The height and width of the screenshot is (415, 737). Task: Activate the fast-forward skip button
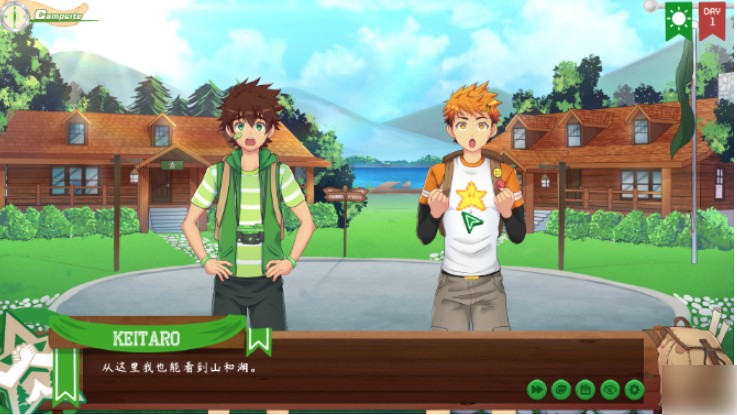(537, 389)
